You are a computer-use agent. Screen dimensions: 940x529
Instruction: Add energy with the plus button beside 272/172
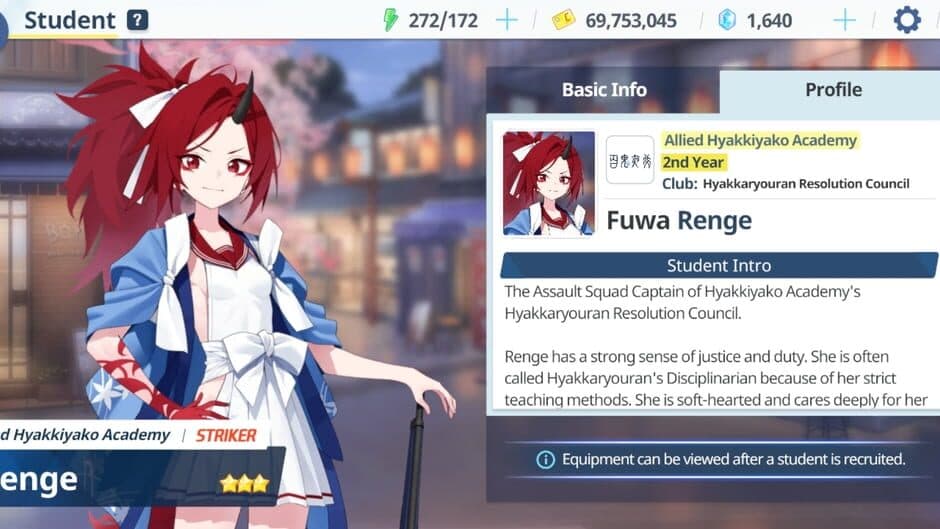pyautogui.click(x=507, y=20)
